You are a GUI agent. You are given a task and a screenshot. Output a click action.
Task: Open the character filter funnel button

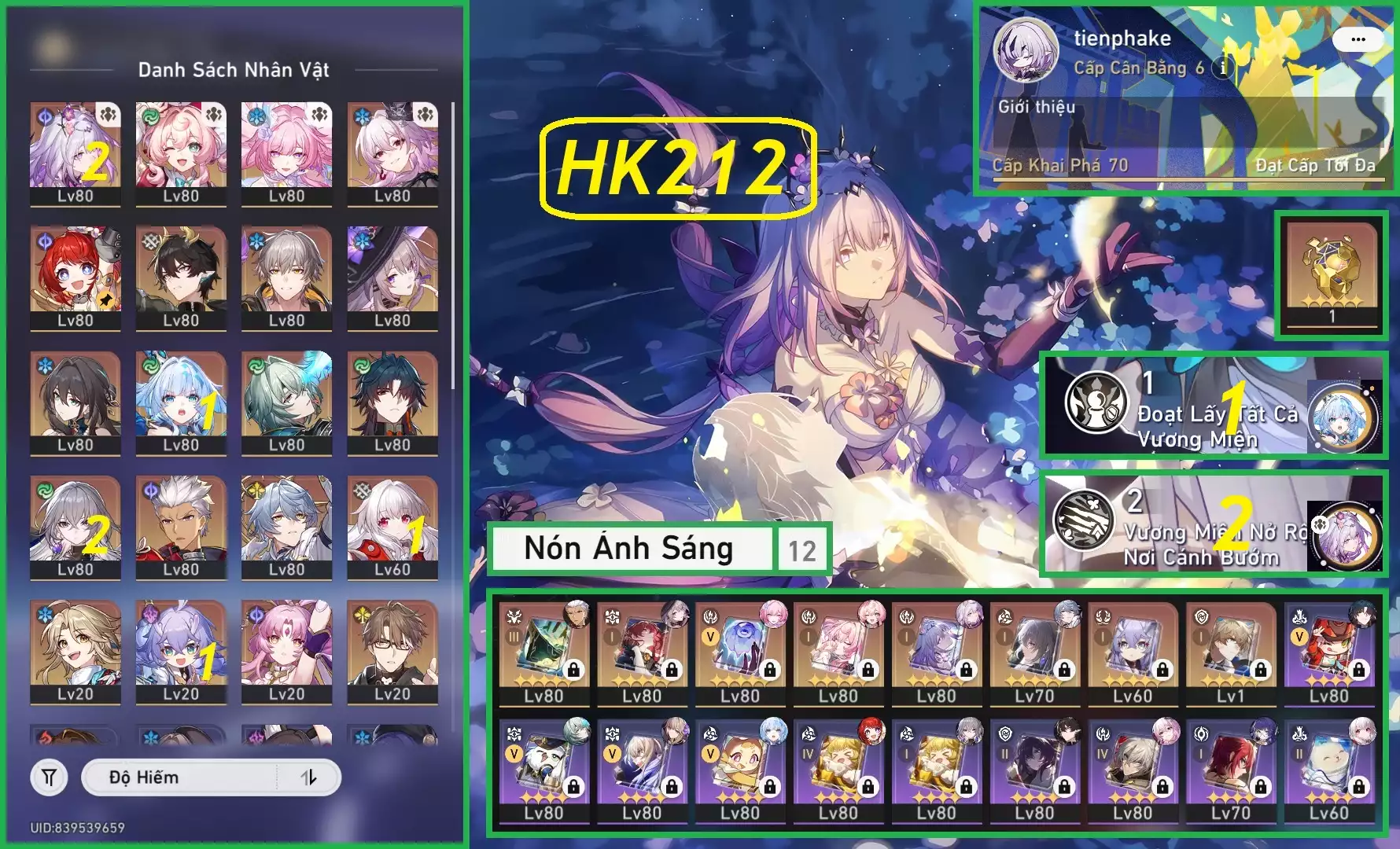click(49, 777)
